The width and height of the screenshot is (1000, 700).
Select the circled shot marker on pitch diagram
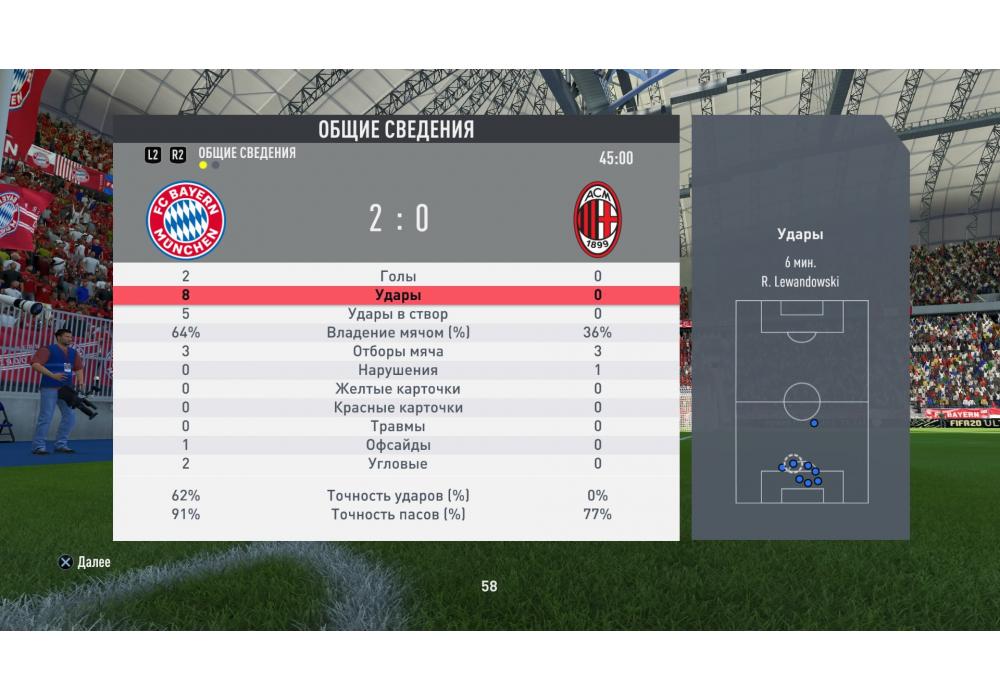(x=793, y=463)
